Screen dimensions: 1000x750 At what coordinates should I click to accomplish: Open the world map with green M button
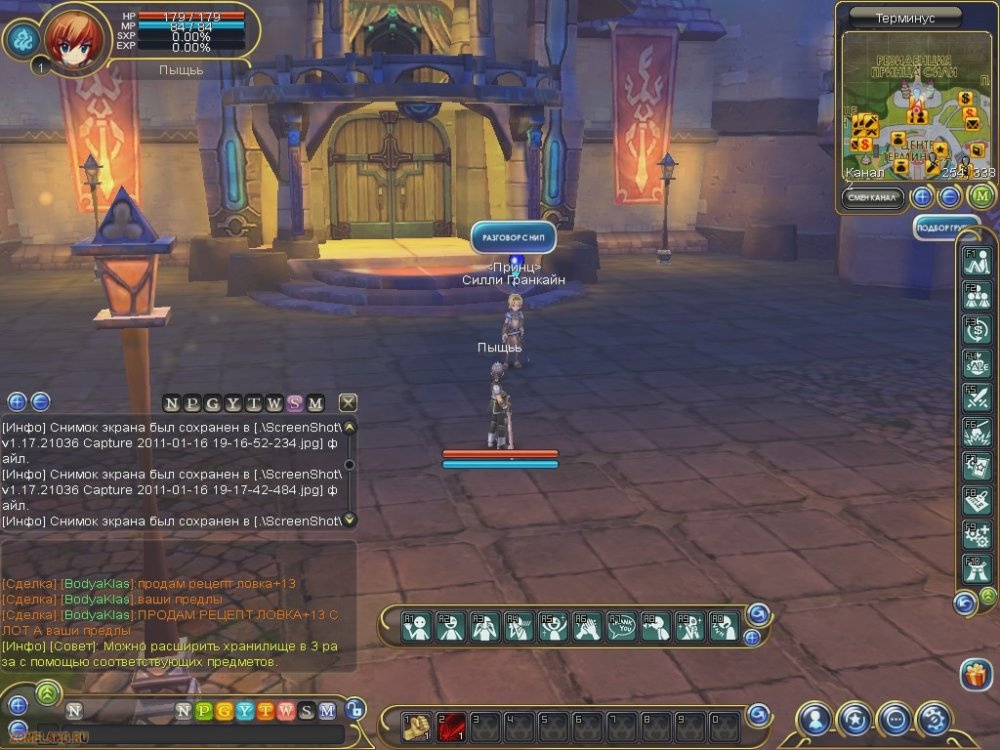981,197
